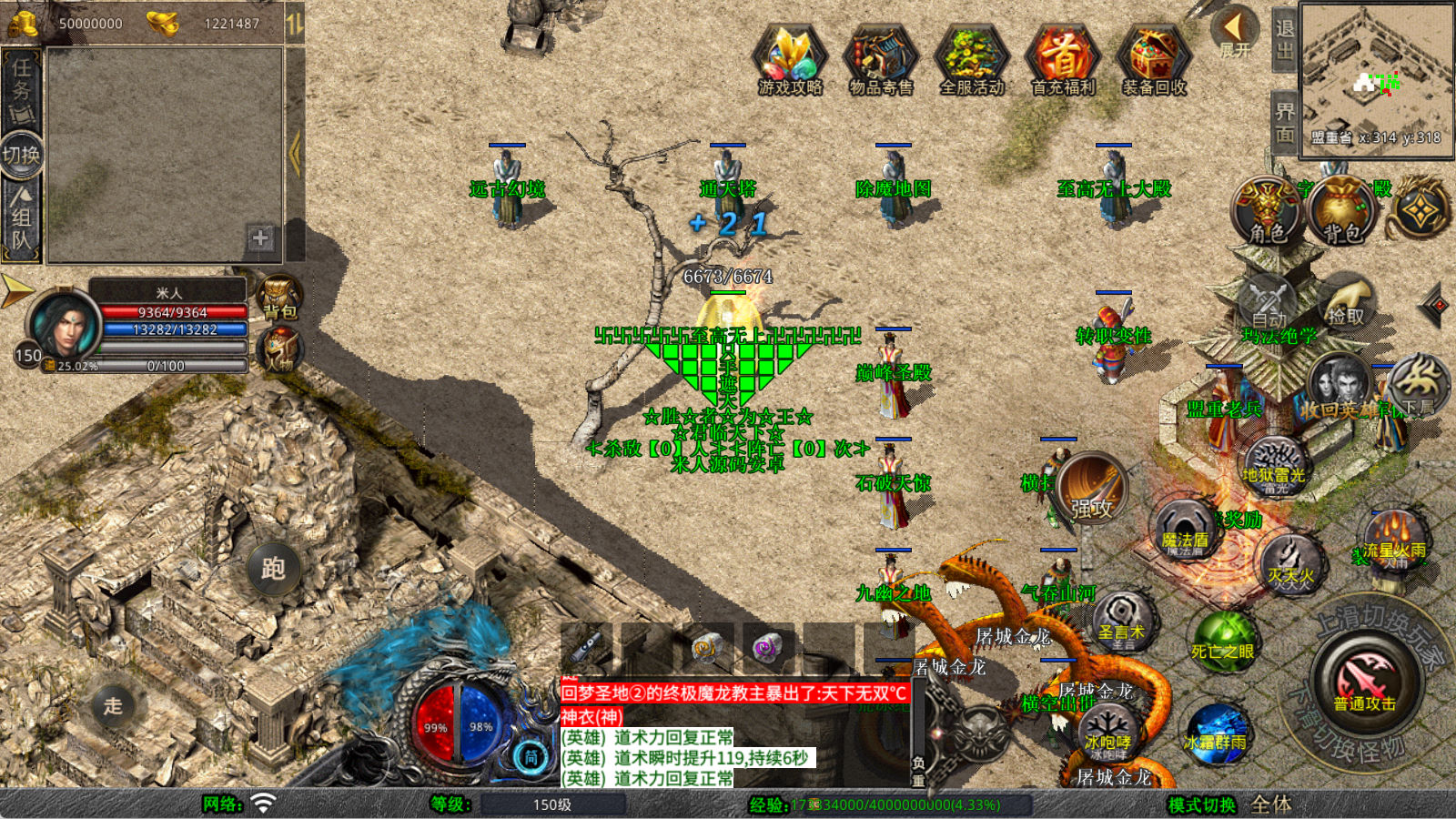
Task: Open the 物品寄售 consignment shop
Action: [x=881, y=60]
